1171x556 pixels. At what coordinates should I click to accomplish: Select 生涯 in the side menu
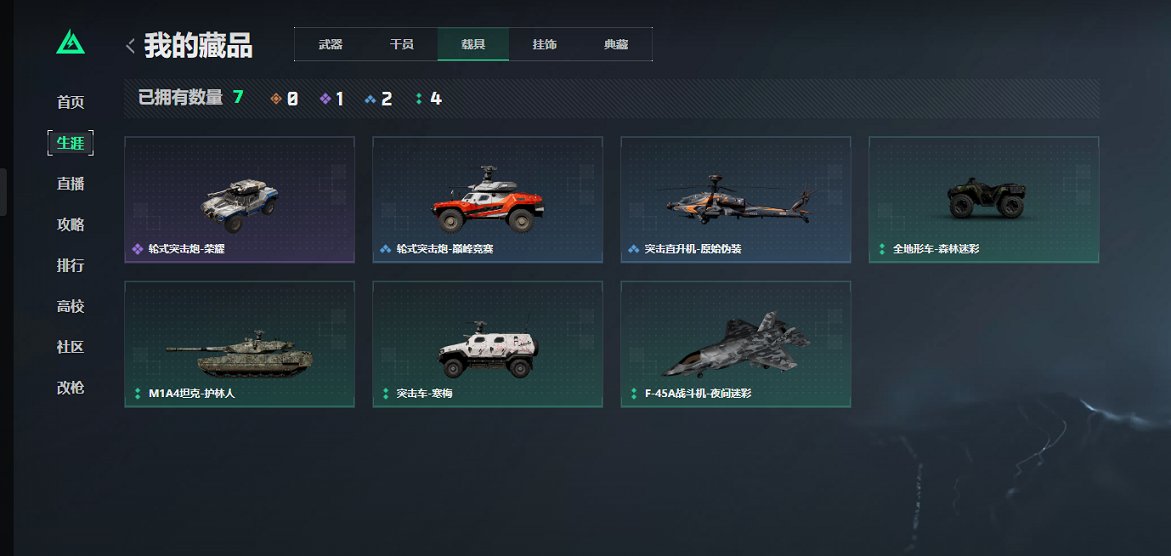[x=70, y=143]
